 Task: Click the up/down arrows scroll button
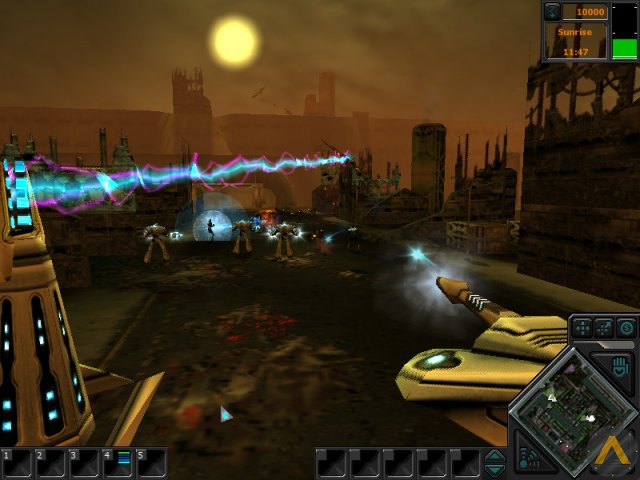[495, 463]
